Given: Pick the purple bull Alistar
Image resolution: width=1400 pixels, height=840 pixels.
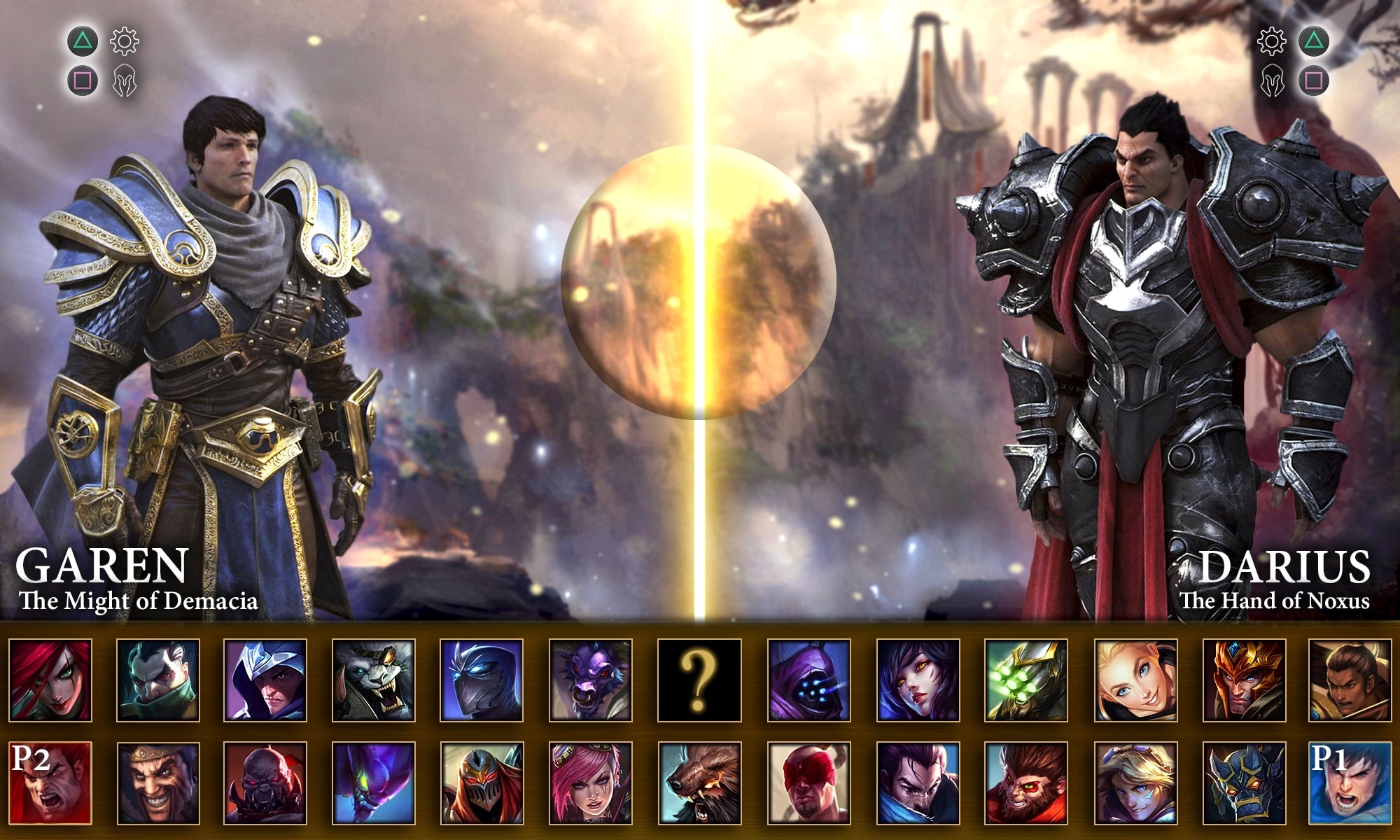Looking at the screenshot, I should [x=591, y=680].
